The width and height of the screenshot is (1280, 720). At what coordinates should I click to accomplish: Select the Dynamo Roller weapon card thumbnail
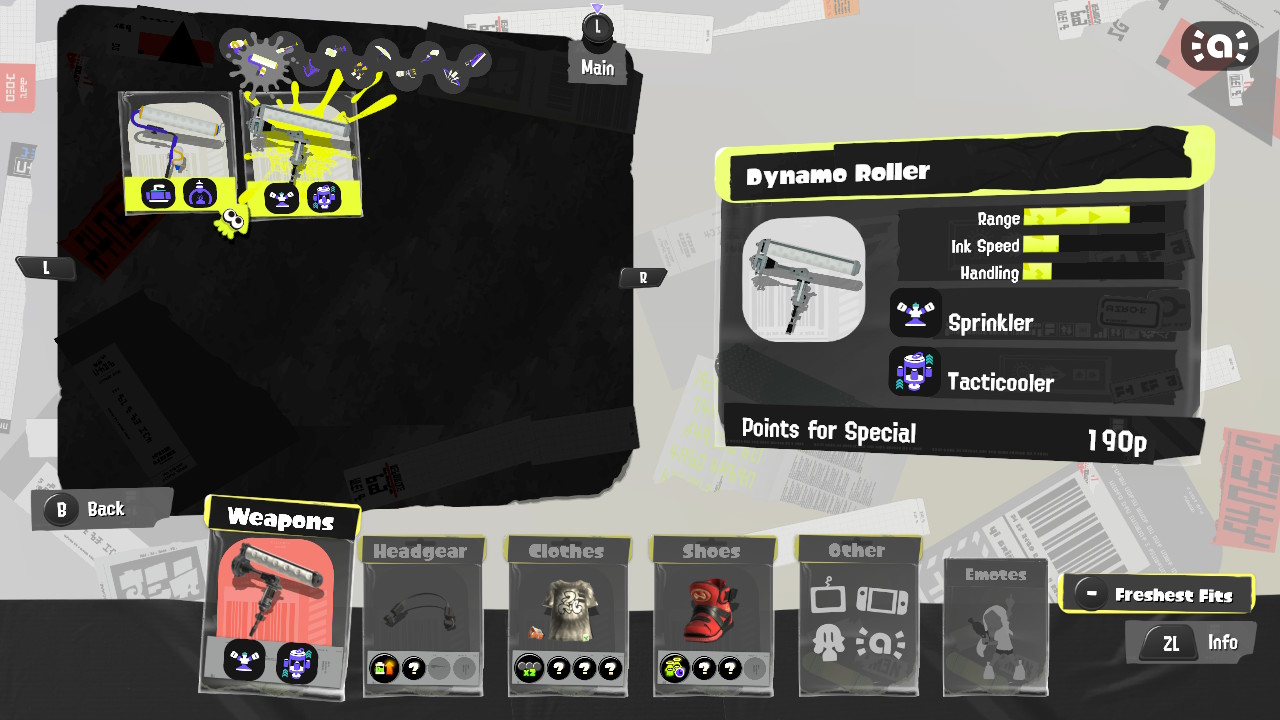click(x=300, y=140)
